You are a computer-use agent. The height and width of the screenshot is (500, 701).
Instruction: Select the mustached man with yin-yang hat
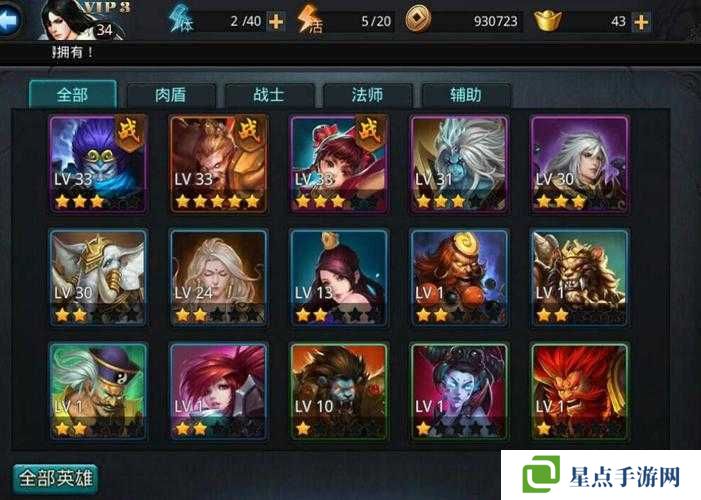[99, 390]
